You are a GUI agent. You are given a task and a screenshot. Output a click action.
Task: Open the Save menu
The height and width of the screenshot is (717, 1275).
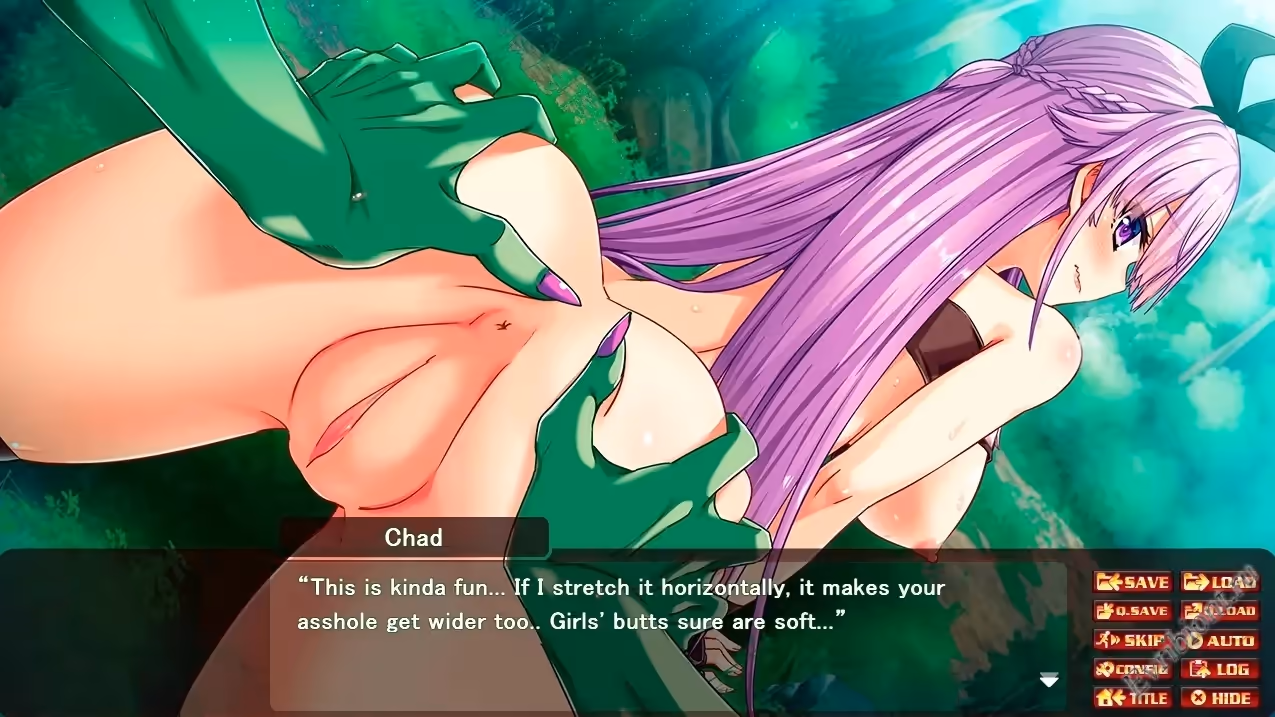[1132, 582]
